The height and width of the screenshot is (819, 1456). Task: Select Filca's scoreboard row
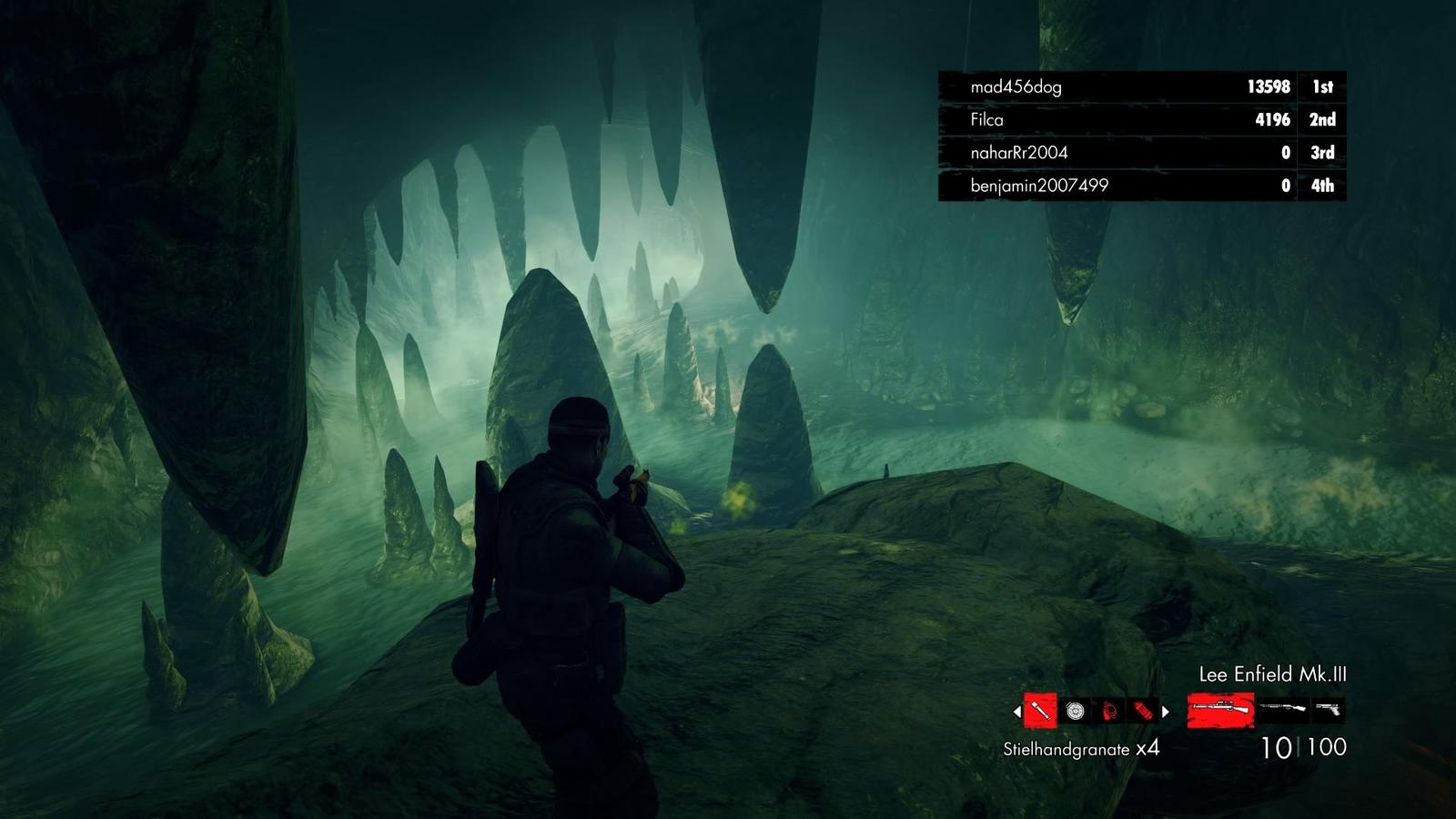point(1142,120)
